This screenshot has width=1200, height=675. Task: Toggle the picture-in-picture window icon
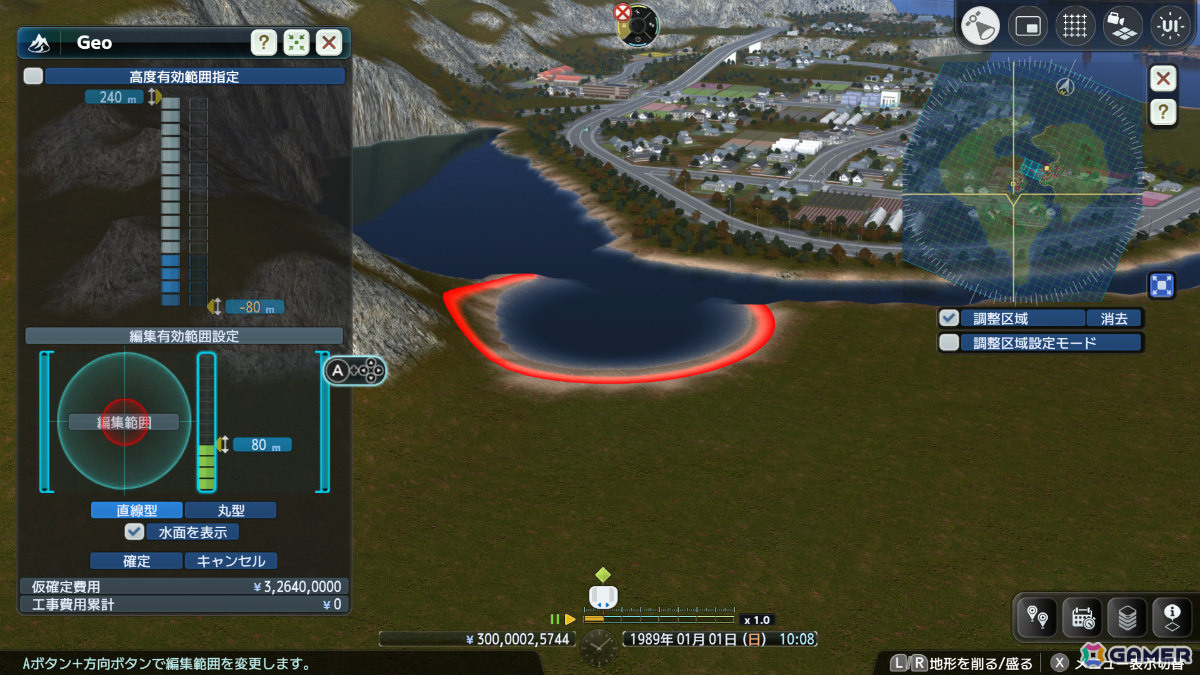[1028, 26]
